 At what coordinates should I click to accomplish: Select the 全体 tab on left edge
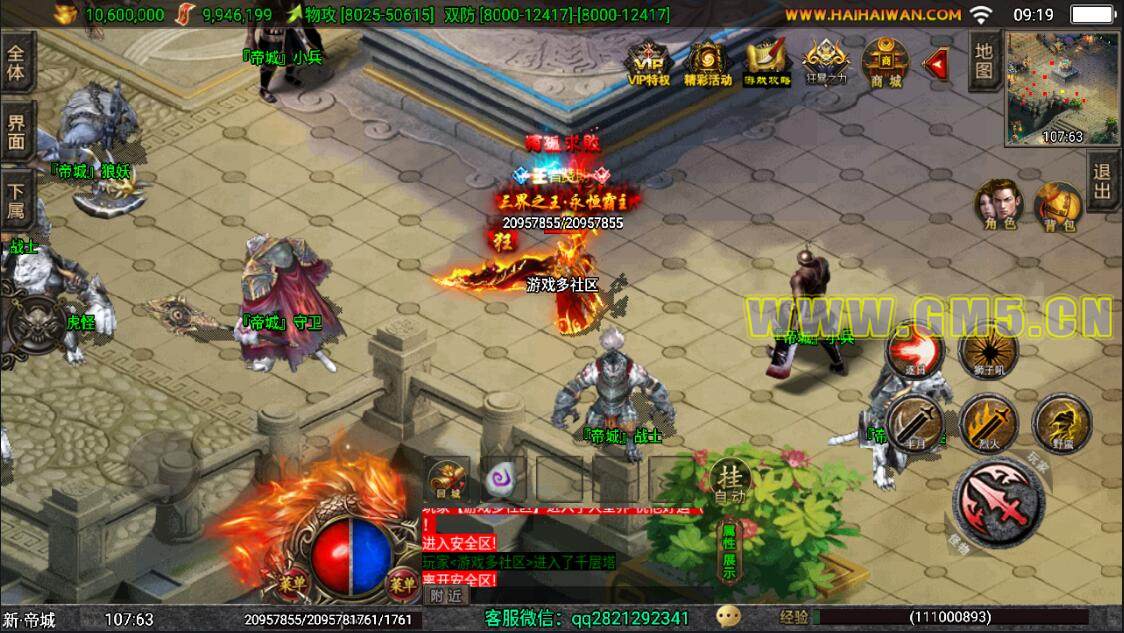click(17, 62)
